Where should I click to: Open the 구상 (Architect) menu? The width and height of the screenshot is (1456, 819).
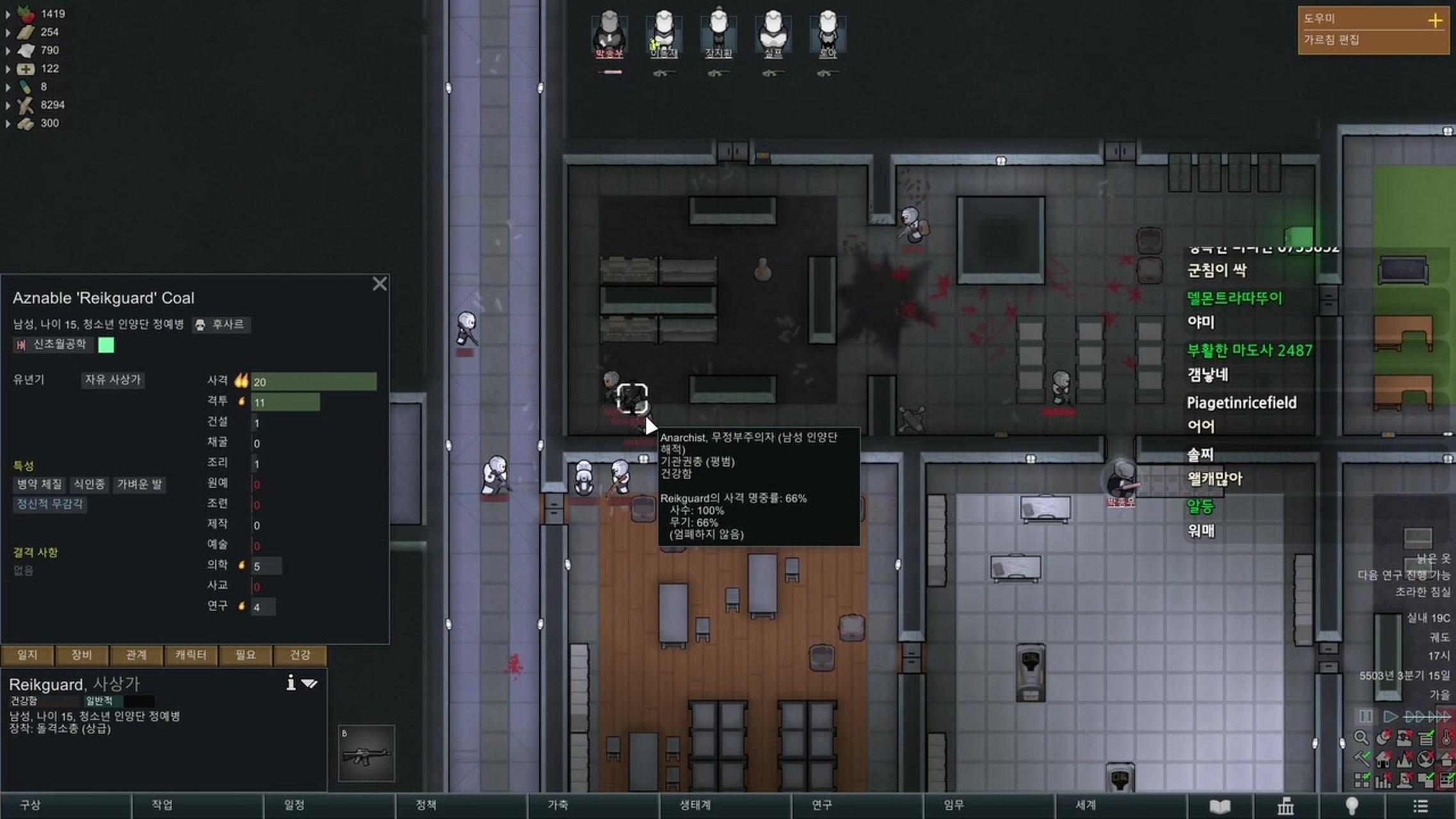30,805
